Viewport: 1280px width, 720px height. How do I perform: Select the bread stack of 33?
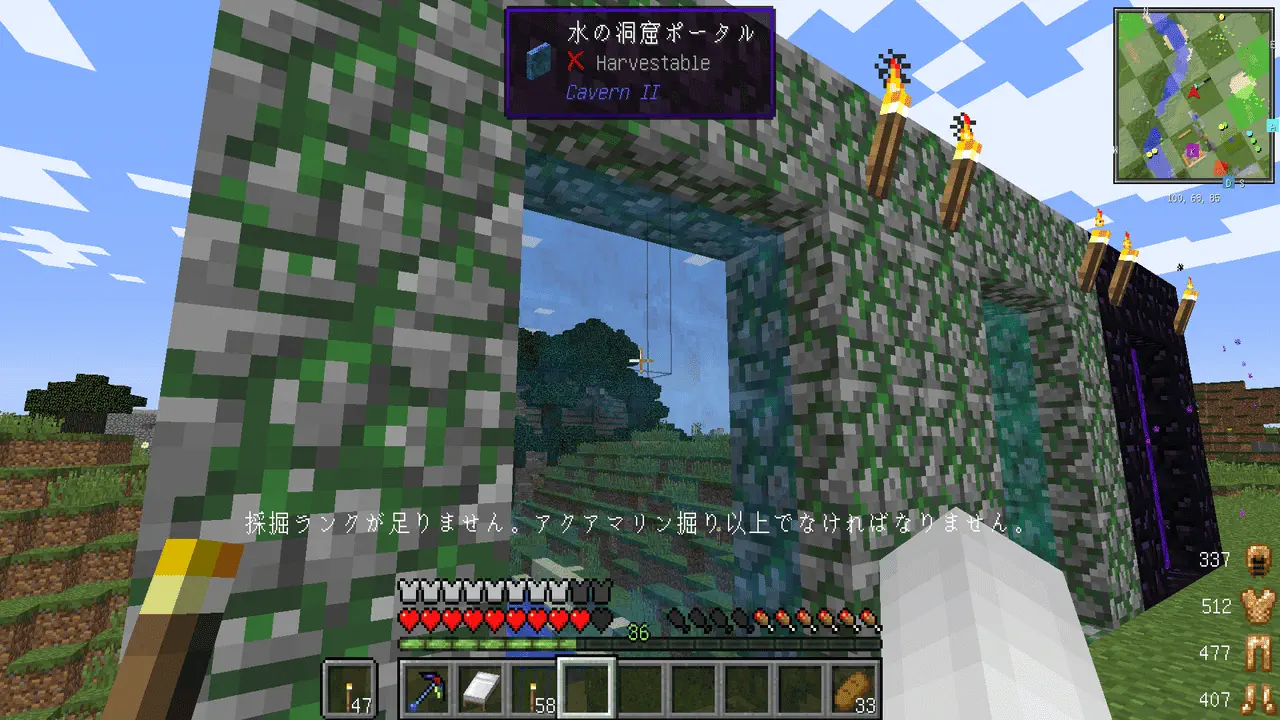(x=855, y=689)
